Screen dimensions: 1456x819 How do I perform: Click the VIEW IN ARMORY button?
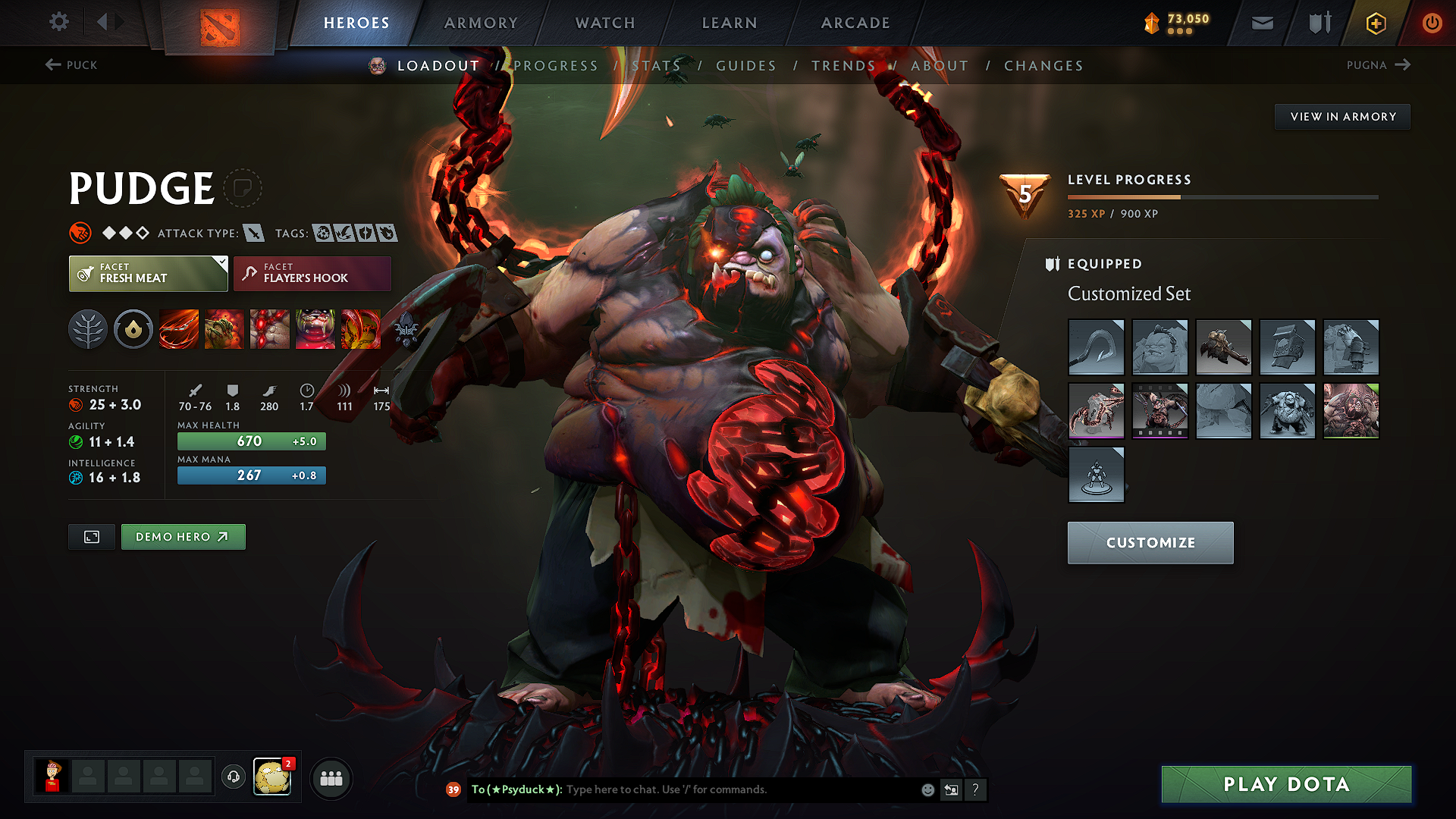[1342, 116]
